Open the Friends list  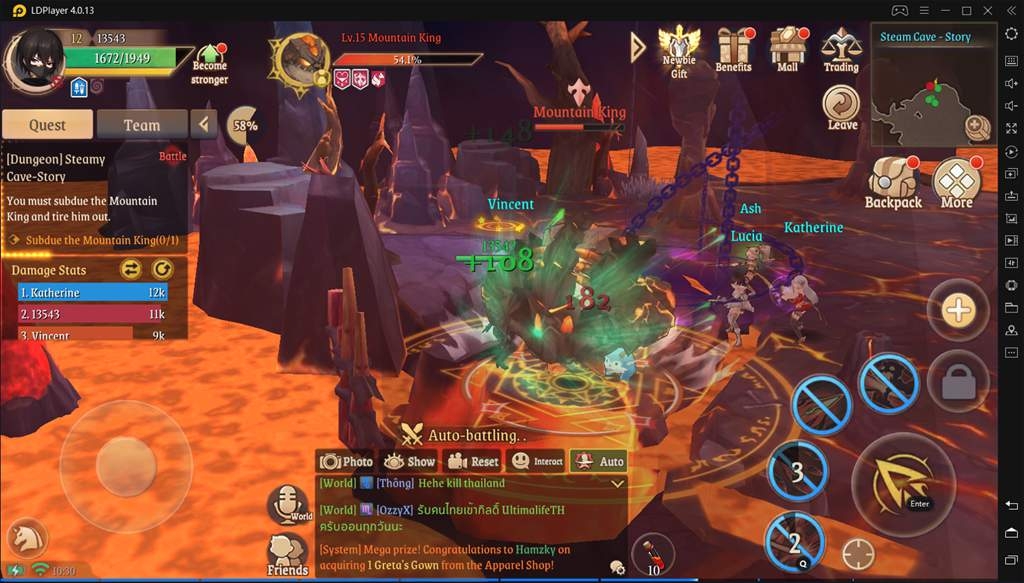click(x=287, y=553)
